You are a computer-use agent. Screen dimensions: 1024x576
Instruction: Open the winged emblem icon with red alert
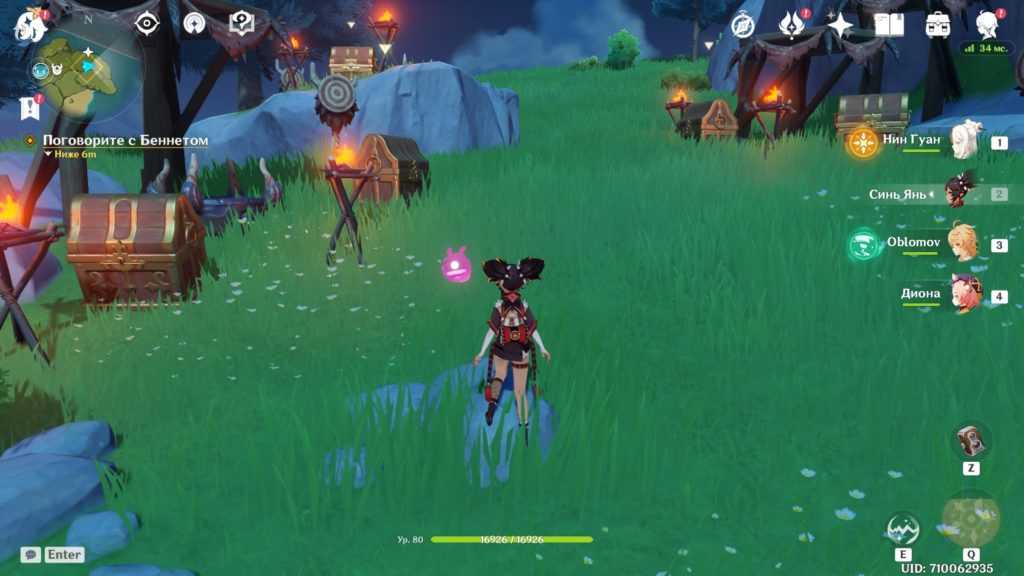(791, 24)
